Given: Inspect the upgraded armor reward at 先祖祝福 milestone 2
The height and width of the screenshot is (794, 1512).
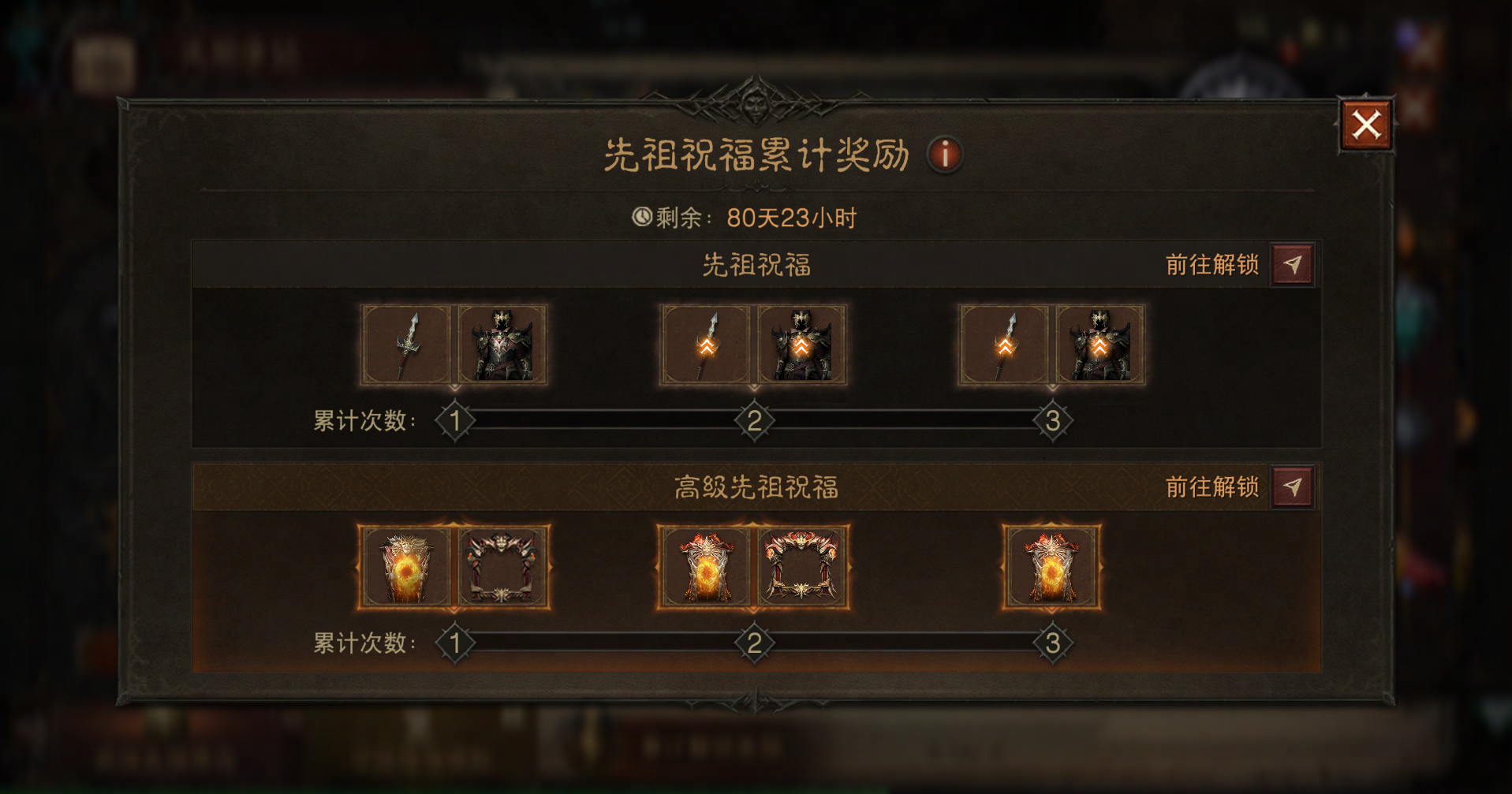Looking at the screenshot, I should click(801, 345).
